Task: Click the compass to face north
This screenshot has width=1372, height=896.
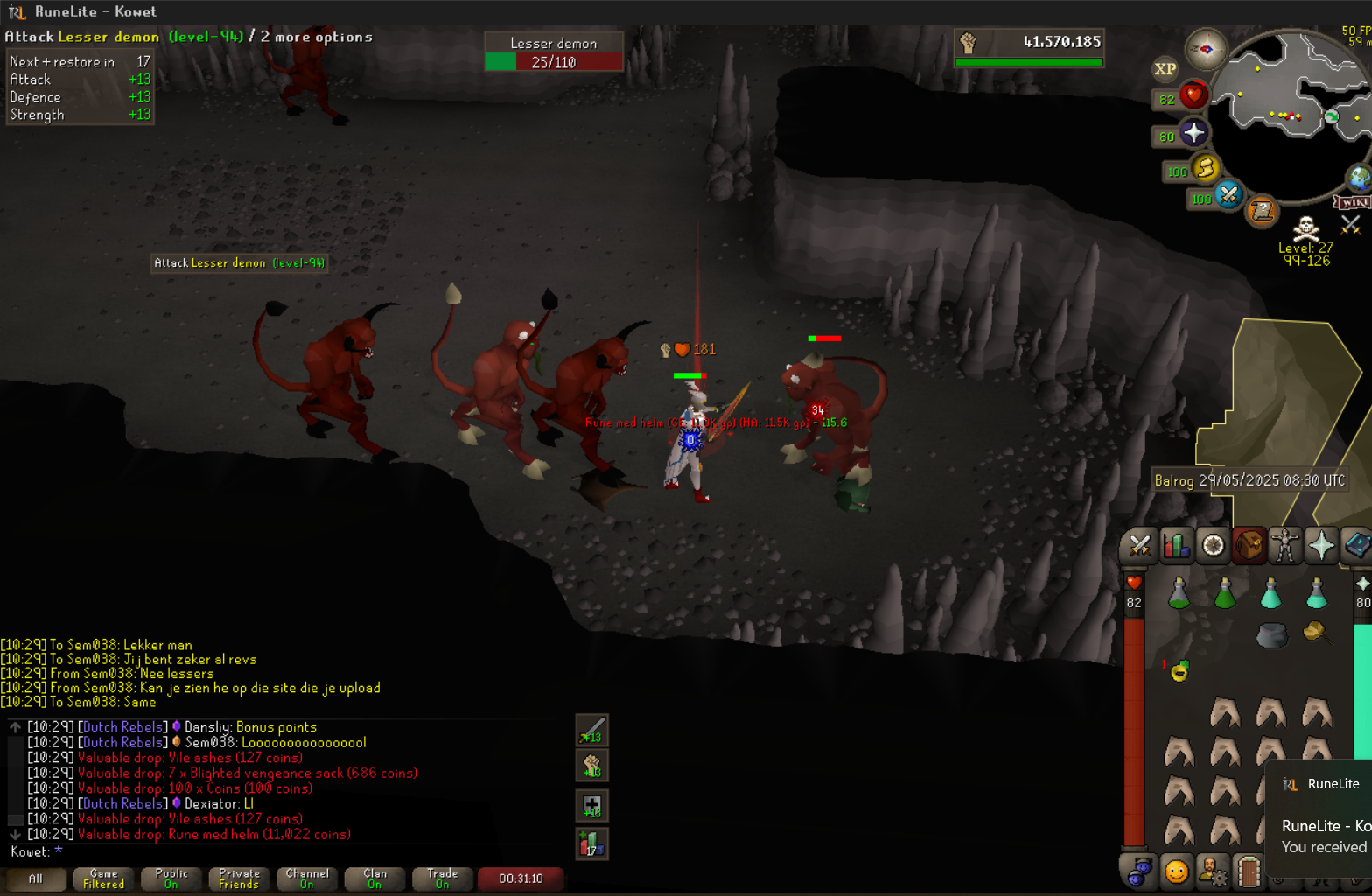Action: (1206, 49)
